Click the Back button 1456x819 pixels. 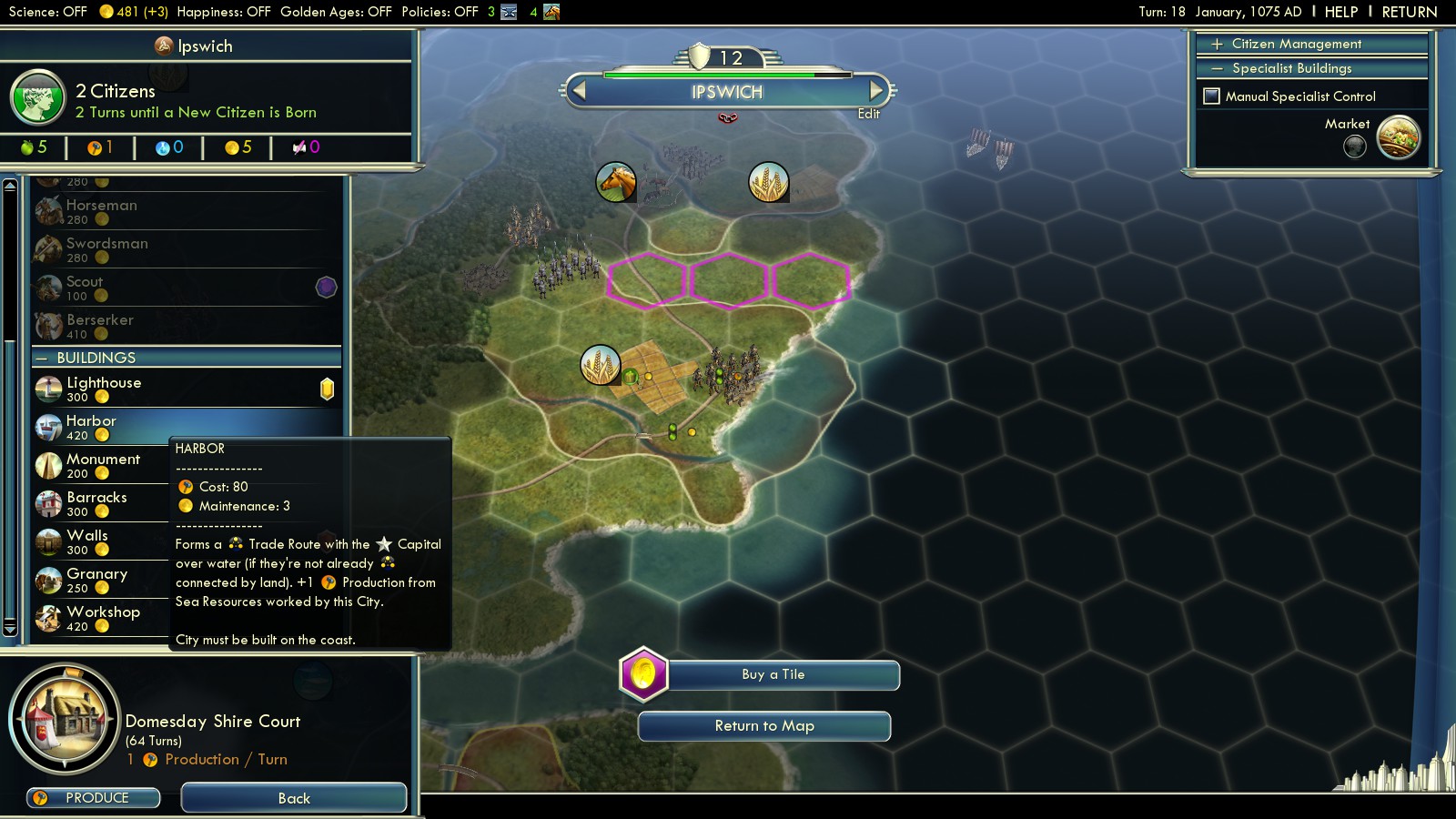click(x=294, y=798)
